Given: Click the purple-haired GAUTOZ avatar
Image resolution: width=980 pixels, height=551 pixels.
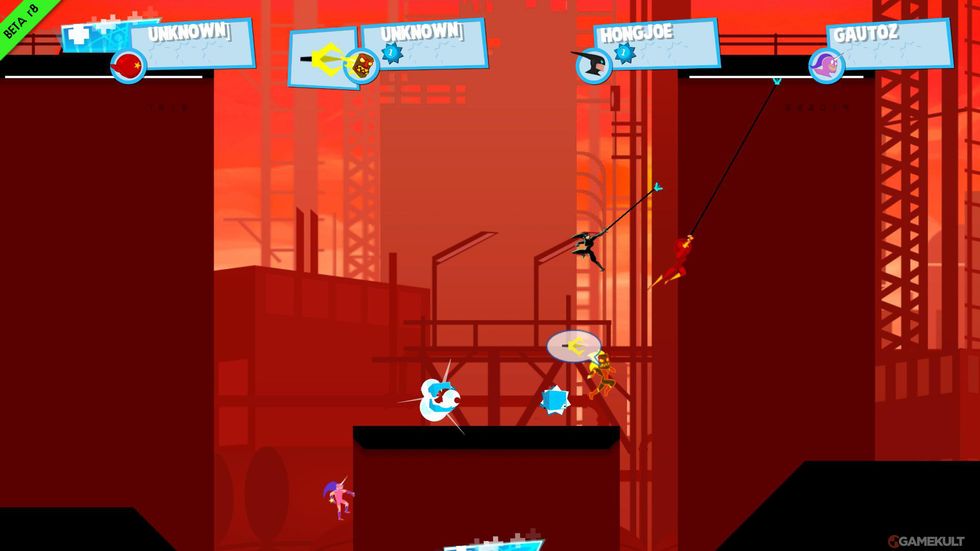Looking at the screenshot, I should tap(825, 66).
